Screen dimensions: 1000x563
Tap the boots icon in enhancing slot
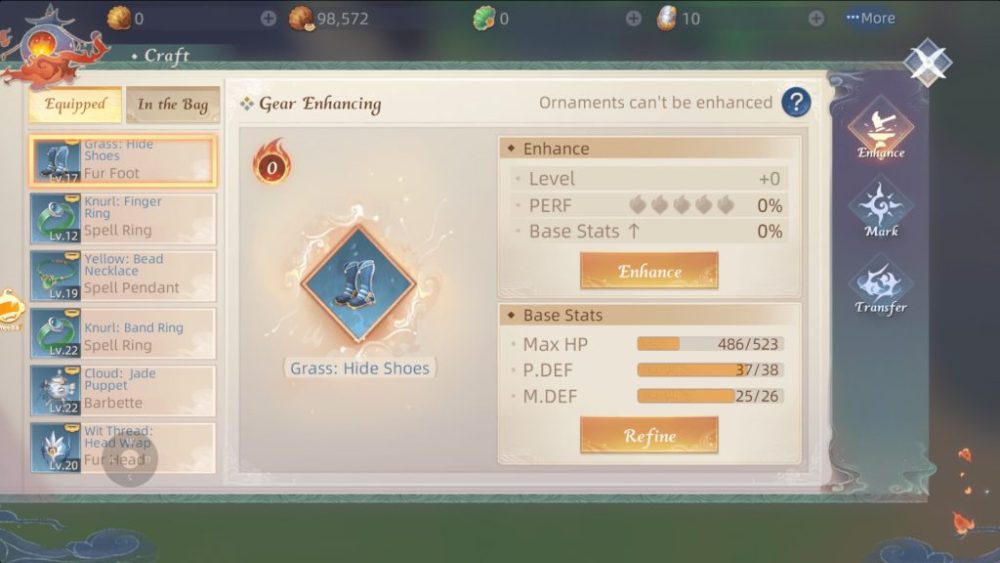(x=357, y=284)
